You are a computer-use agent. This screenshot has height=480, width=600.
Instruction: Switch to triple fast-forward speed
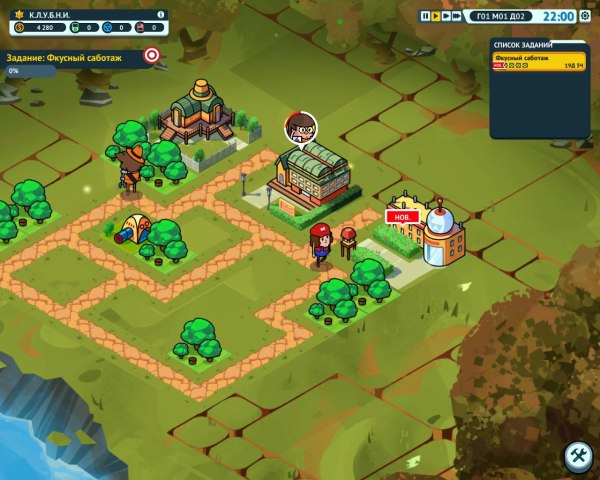(458, 16)
